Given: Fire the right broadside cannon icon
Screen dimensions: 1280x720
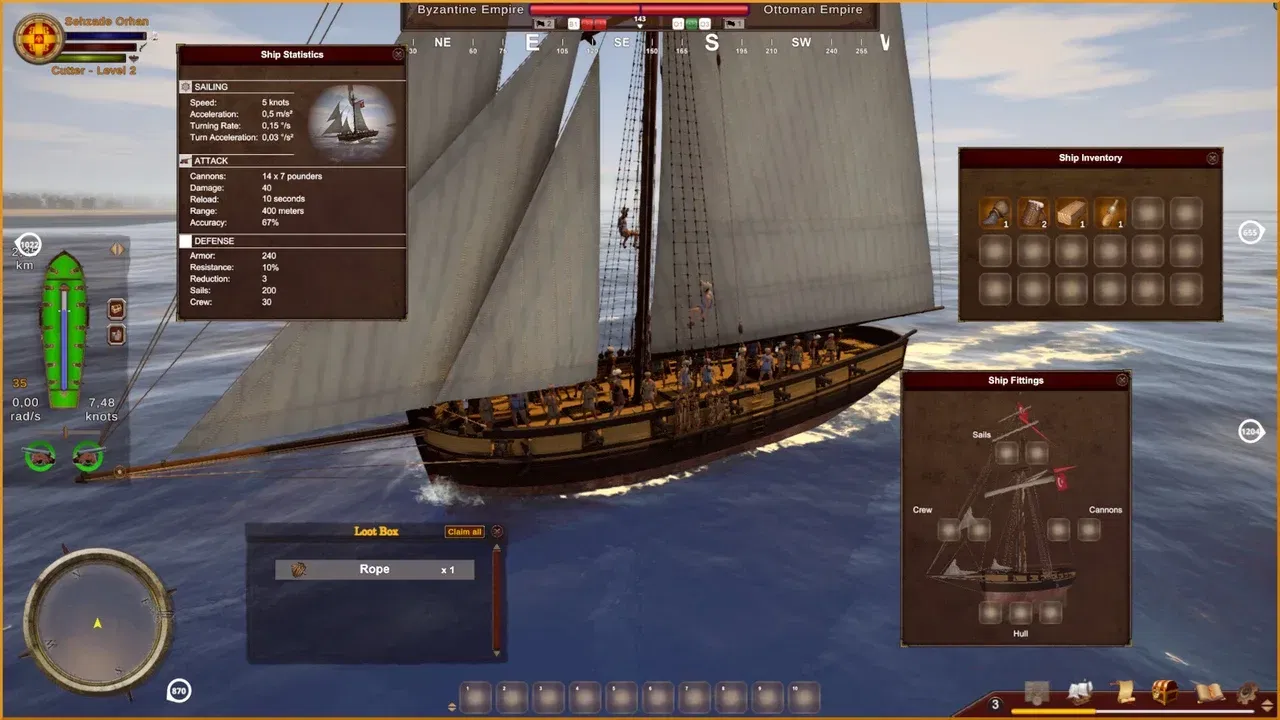Looking at the screenshot, I should point(88,457).
